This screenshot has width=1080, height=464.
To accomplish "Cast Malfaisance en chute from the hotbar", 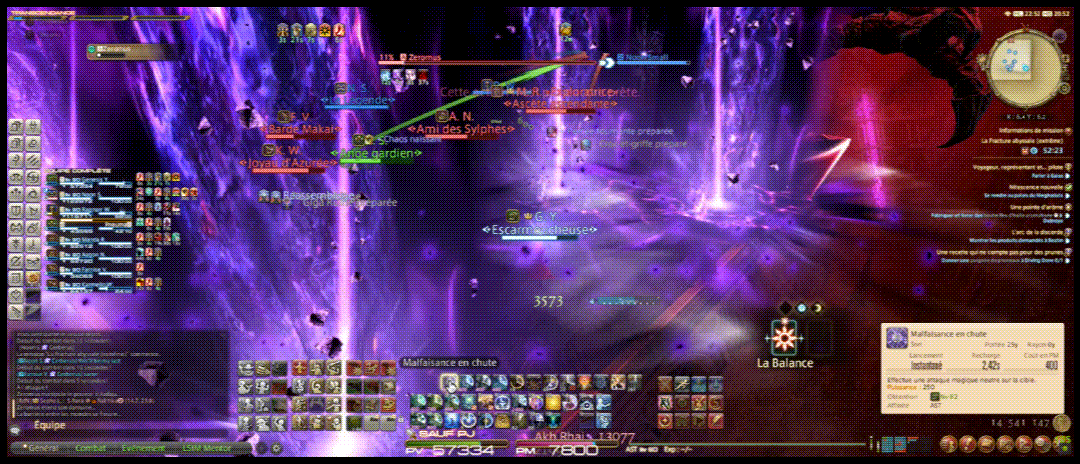I will coord(451,381).
